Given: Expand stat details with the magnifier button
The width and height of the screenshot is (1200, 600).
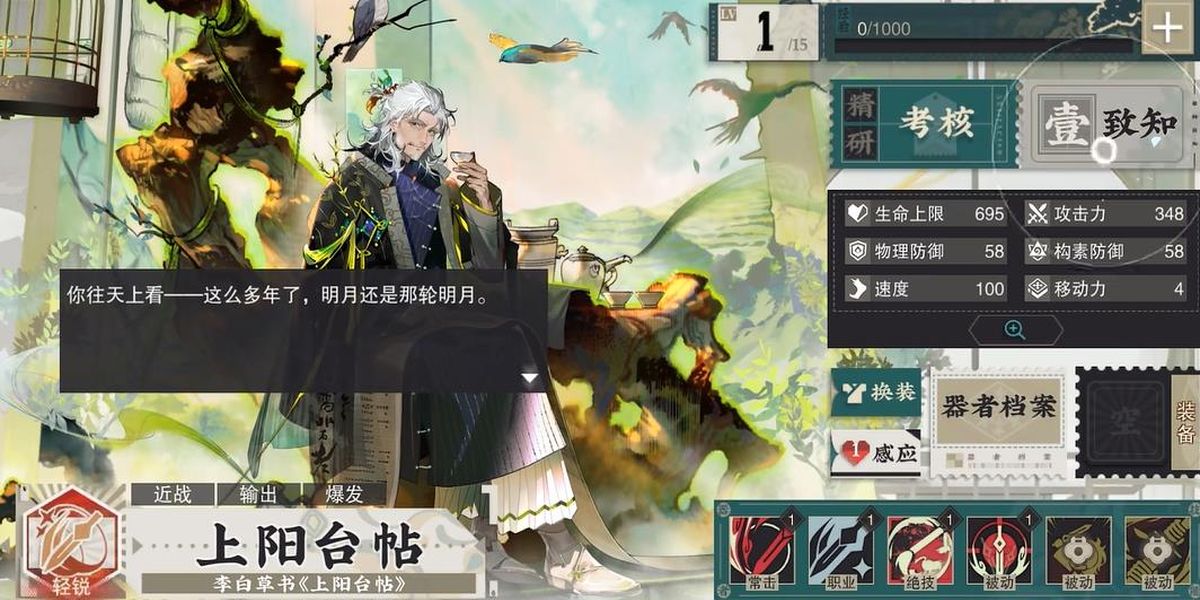Looking at the screenshot, I should (x=1015, y=331).
